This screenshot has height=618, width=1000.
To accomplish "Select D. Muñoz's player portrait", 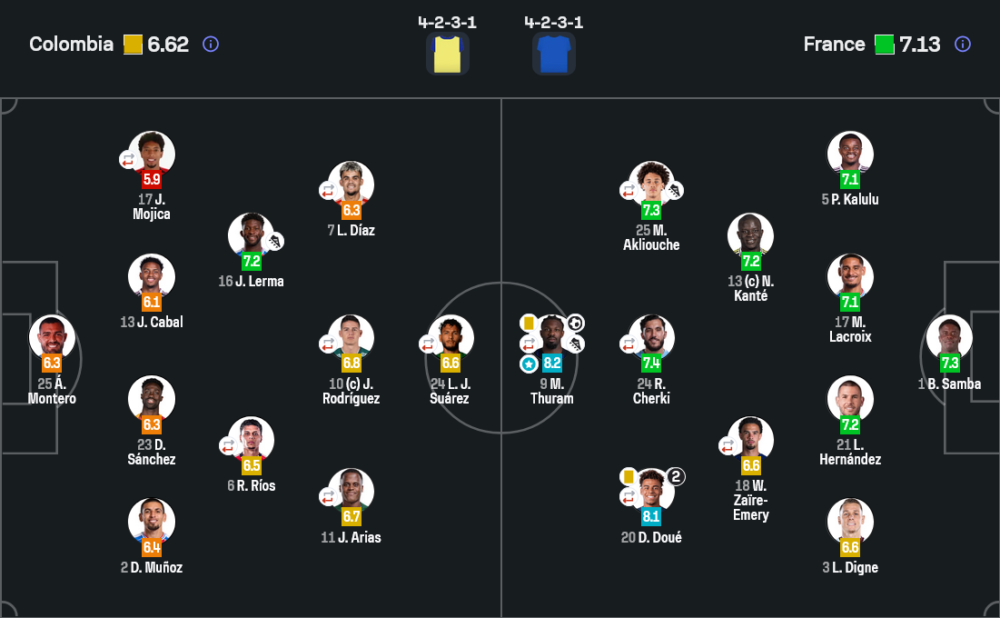I will [152, 521].
